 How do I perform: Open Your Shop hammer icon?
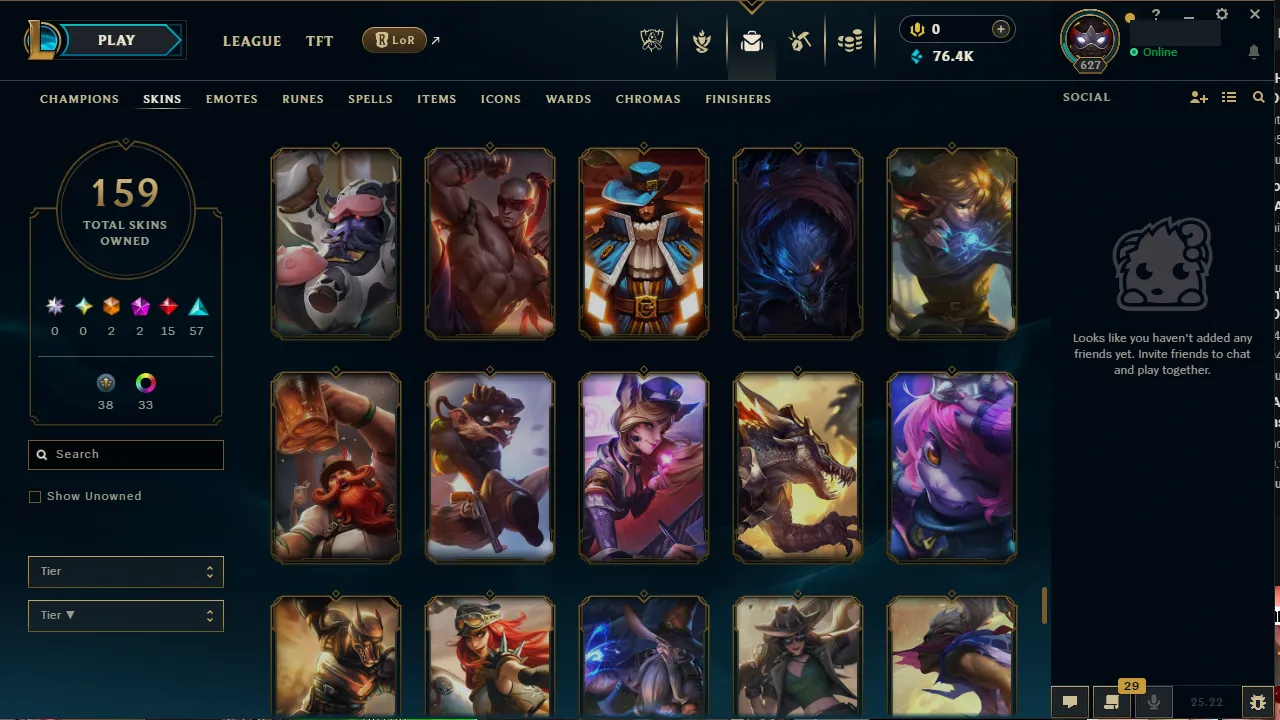click(800, 41)
